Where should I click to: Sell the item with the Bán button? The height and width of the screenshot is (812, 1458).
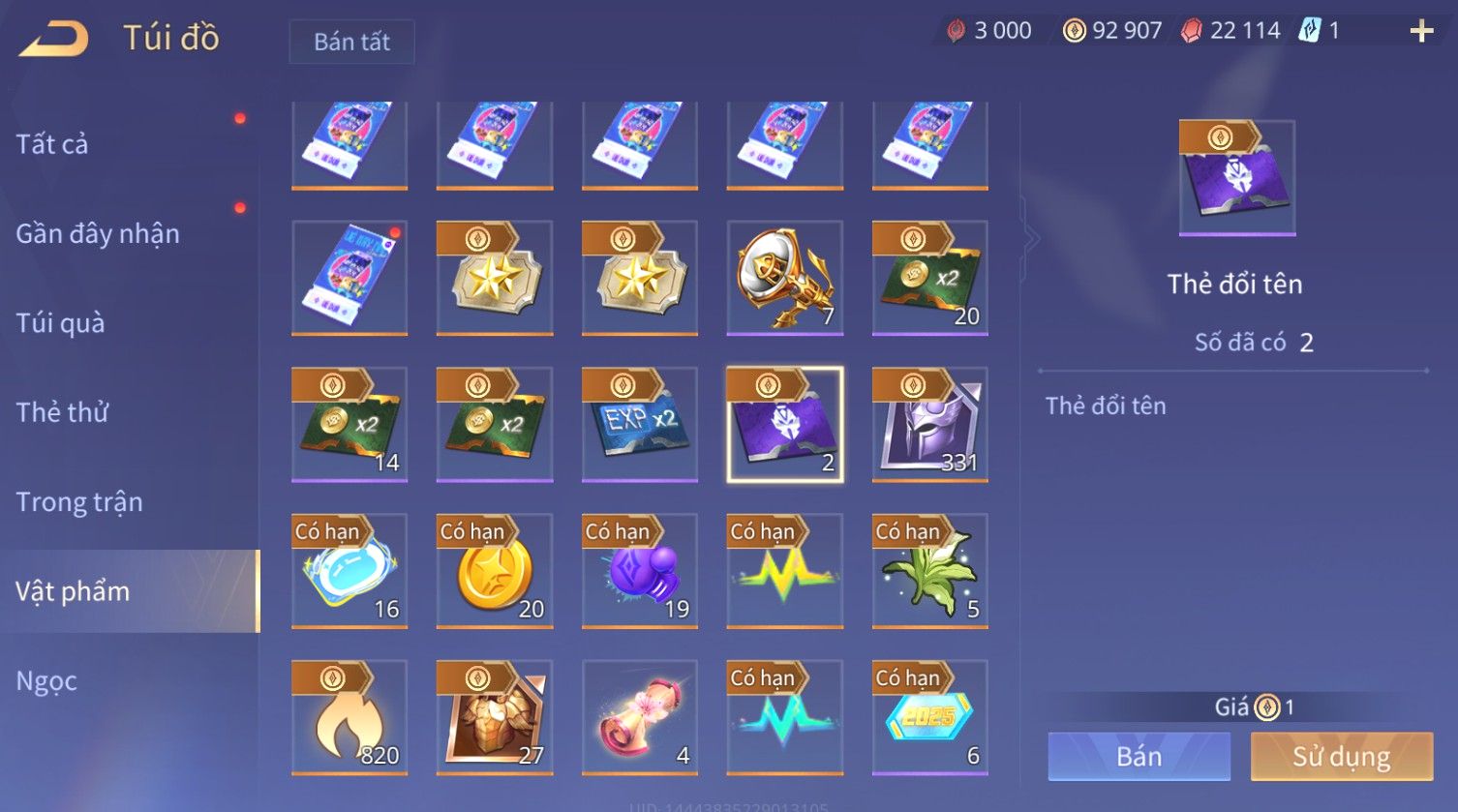click(x=1139, y=756)
